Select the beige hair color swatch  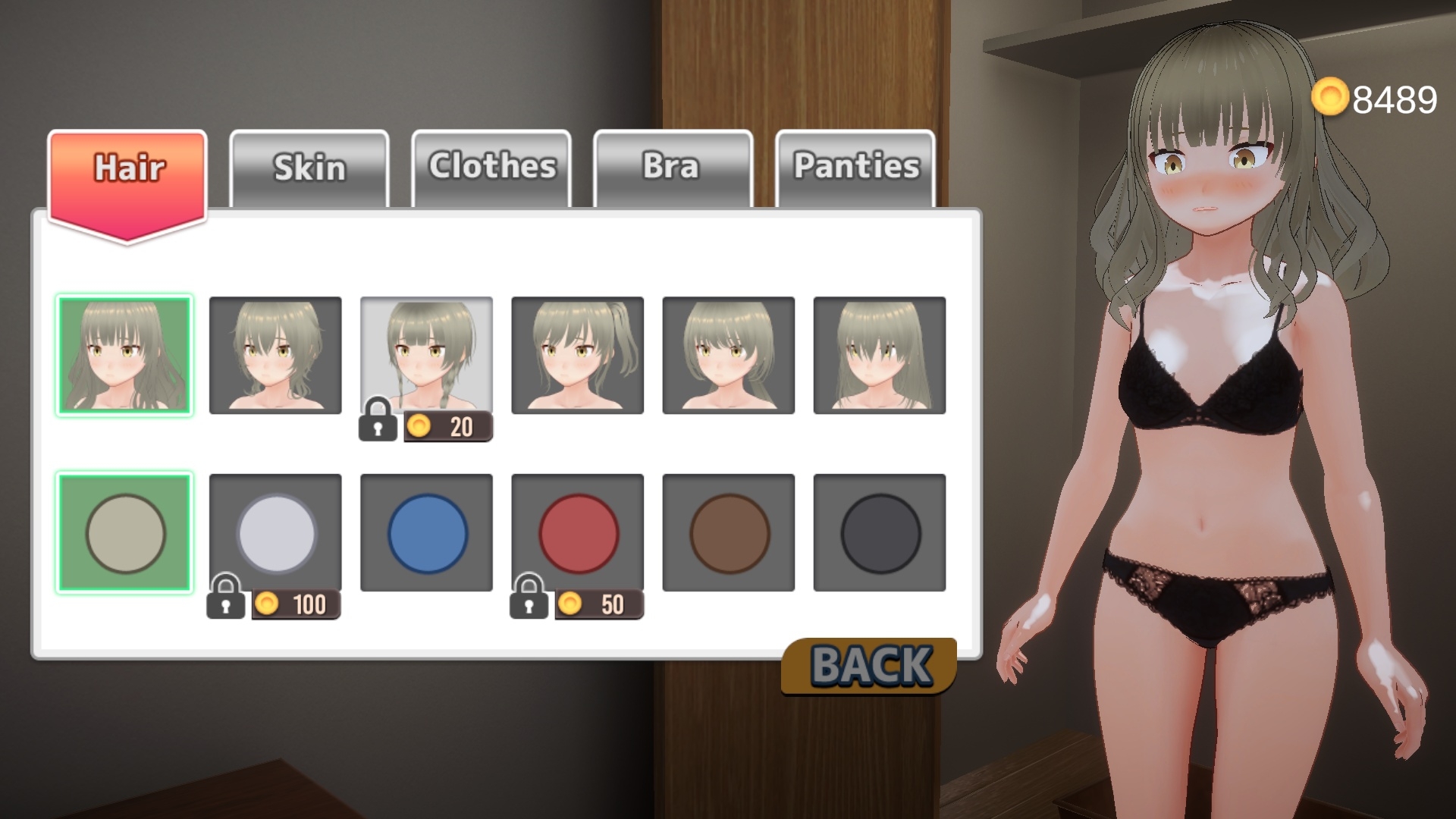pyautogui.click(x=124, y=532)
